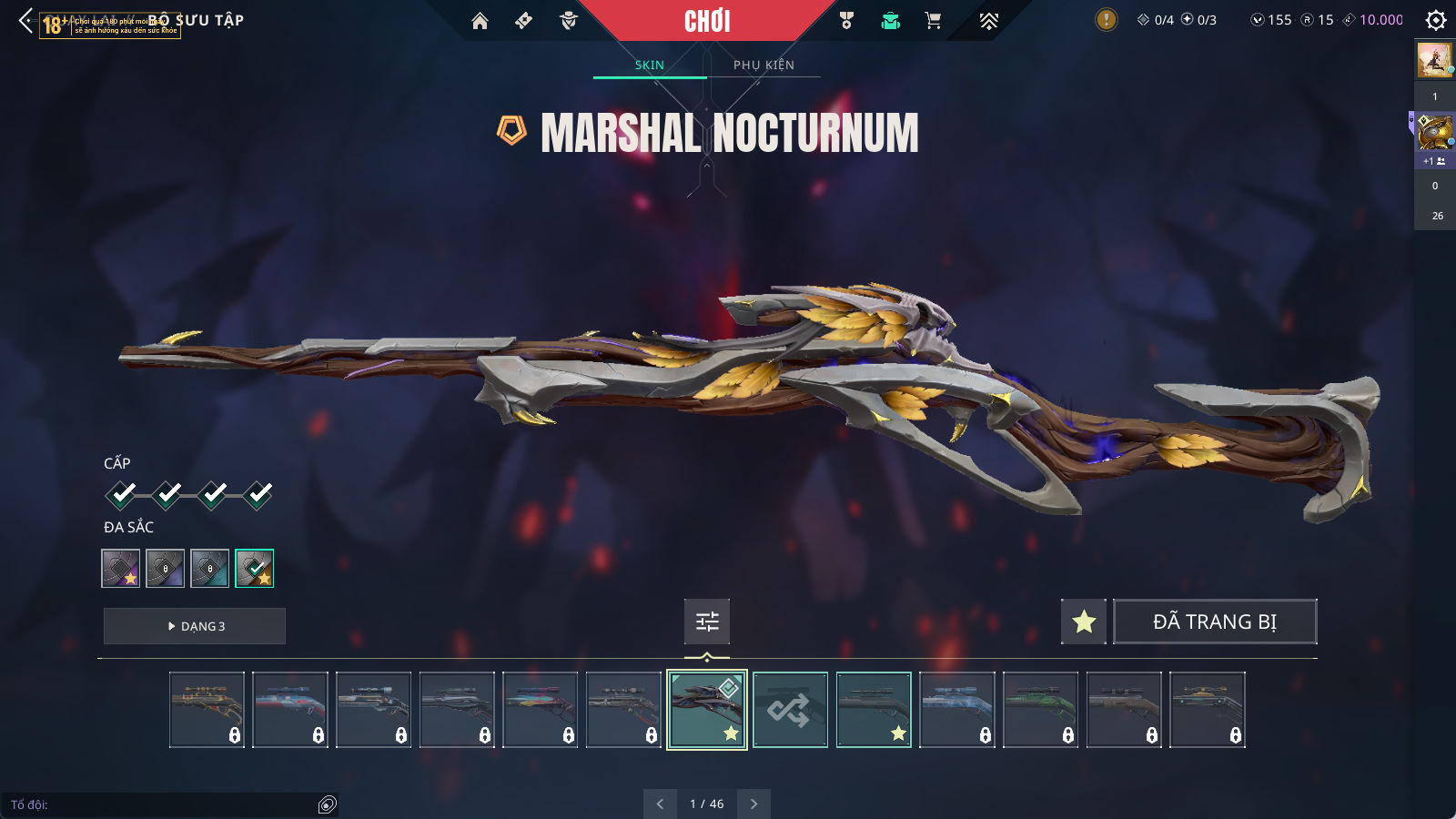Open the shopping cart store

click(933, 21)
